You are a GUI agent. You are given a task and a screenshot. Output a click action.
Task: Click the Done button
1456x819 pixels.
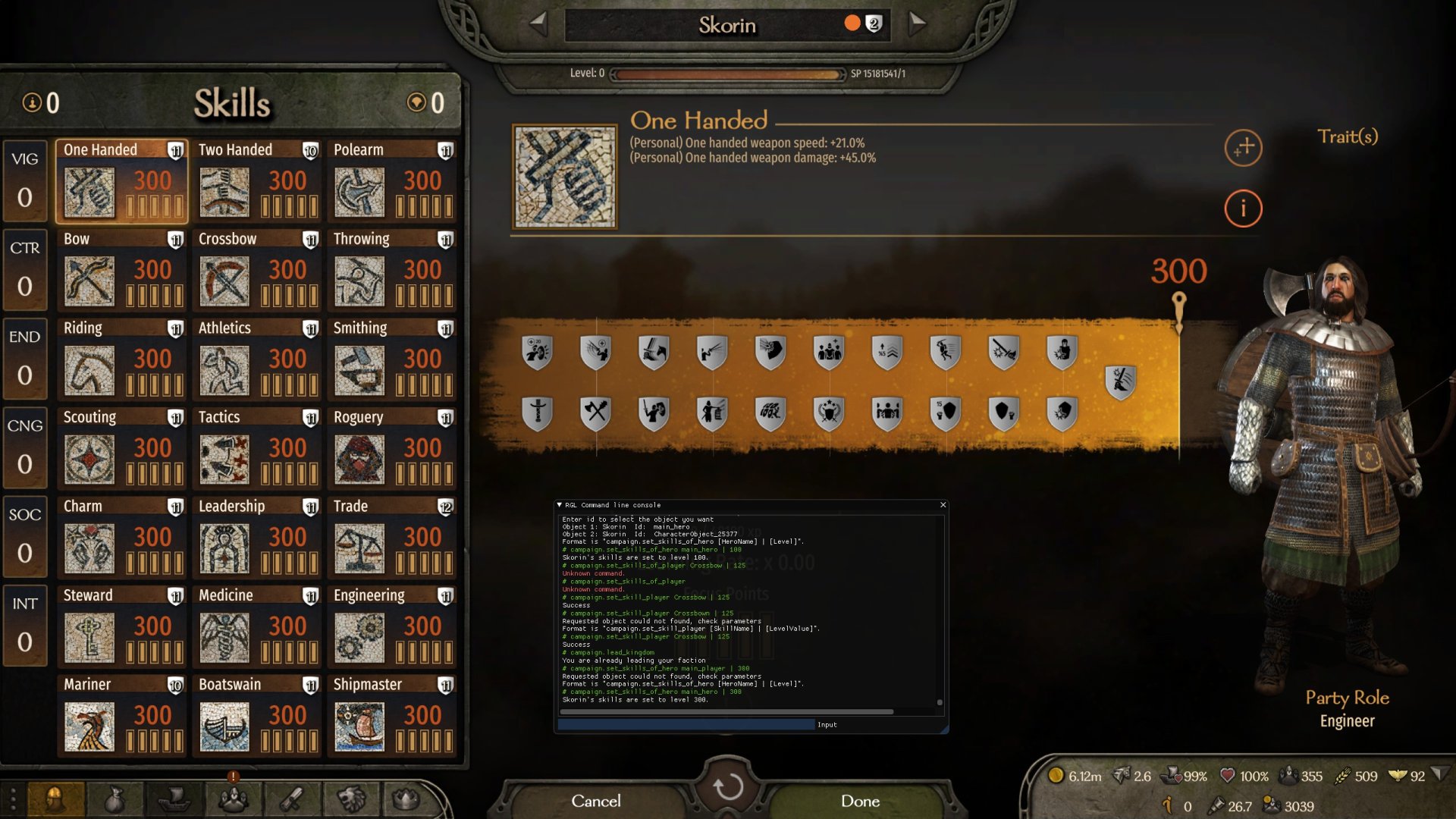pos(860,801)
